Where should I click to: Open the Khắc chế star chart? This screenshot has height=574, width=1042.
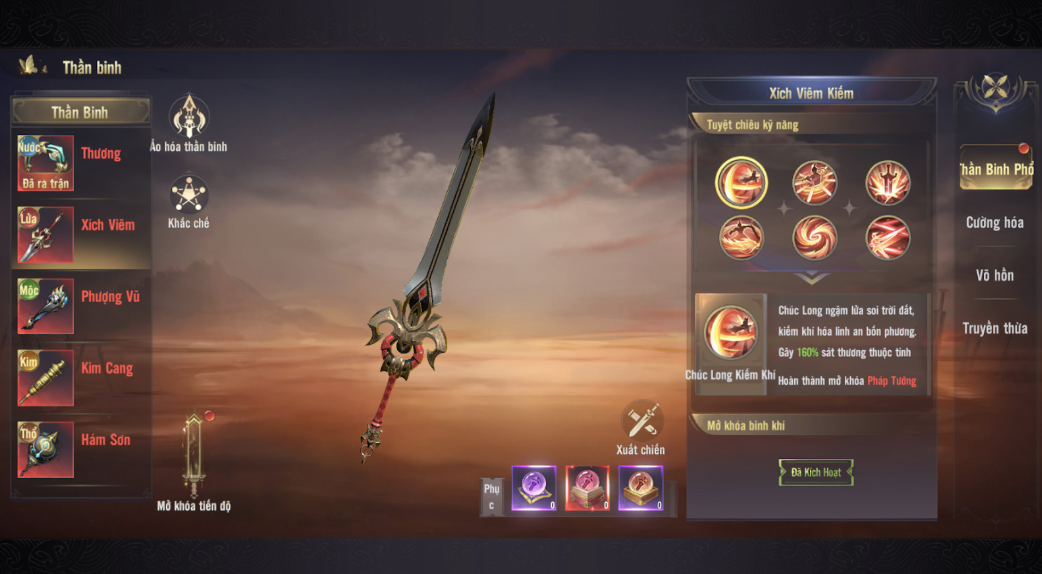click(188, 196)
